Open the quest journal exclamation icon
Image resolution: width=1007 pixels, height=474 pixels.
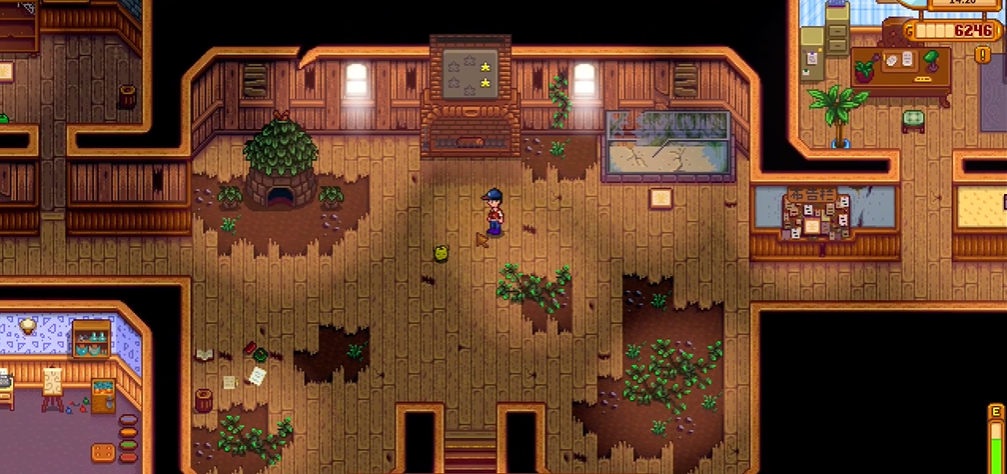click(x=982, y=54)
